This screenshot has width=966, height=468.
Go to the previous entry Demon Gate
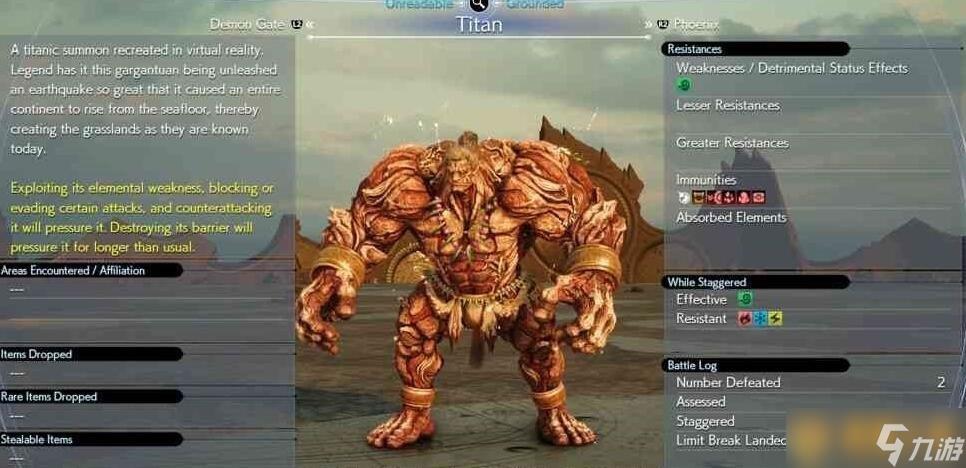pyautogui.click(x=249, y=24)
